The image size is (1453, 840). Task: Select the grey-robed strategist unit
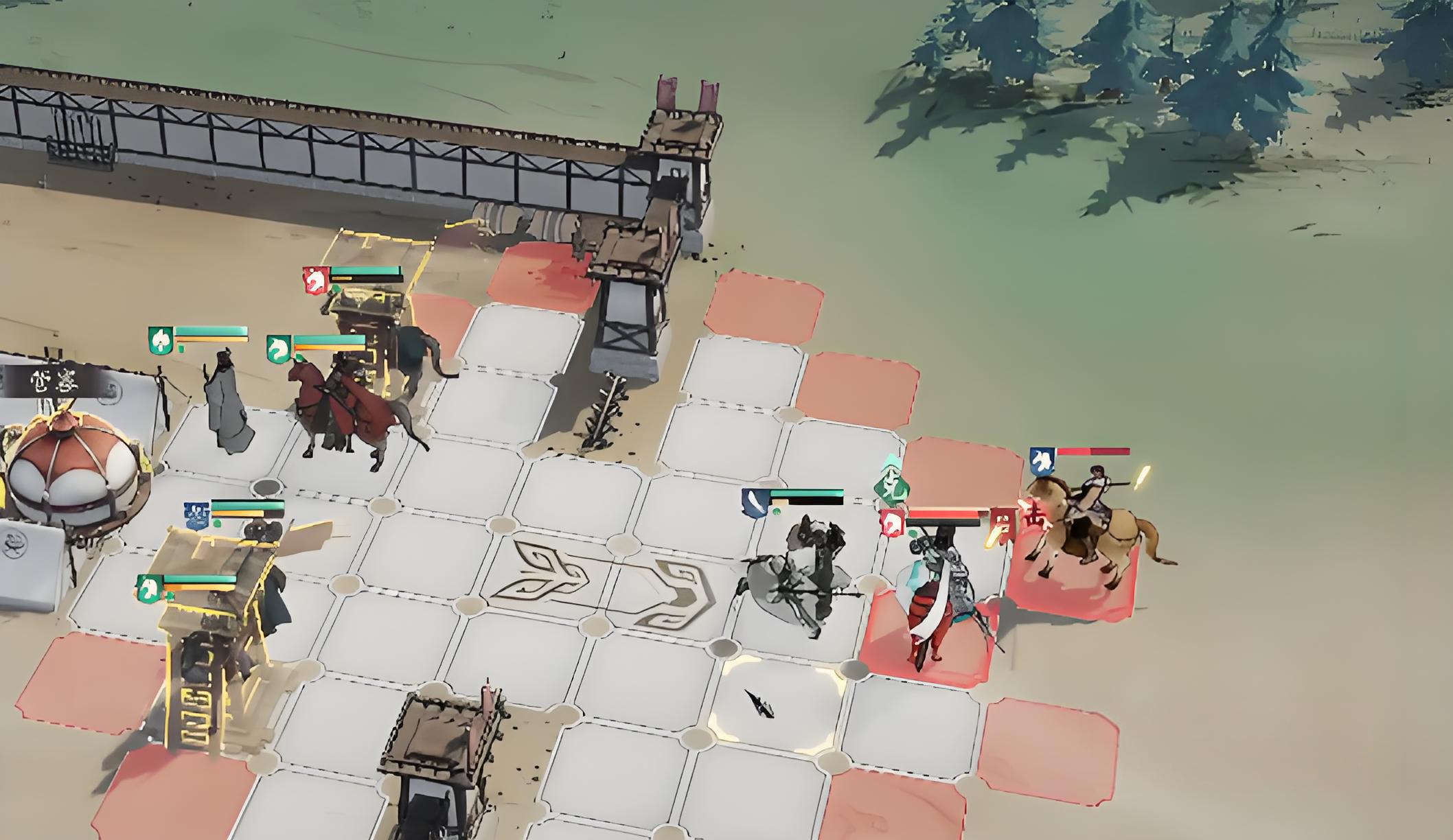point(227,405)
